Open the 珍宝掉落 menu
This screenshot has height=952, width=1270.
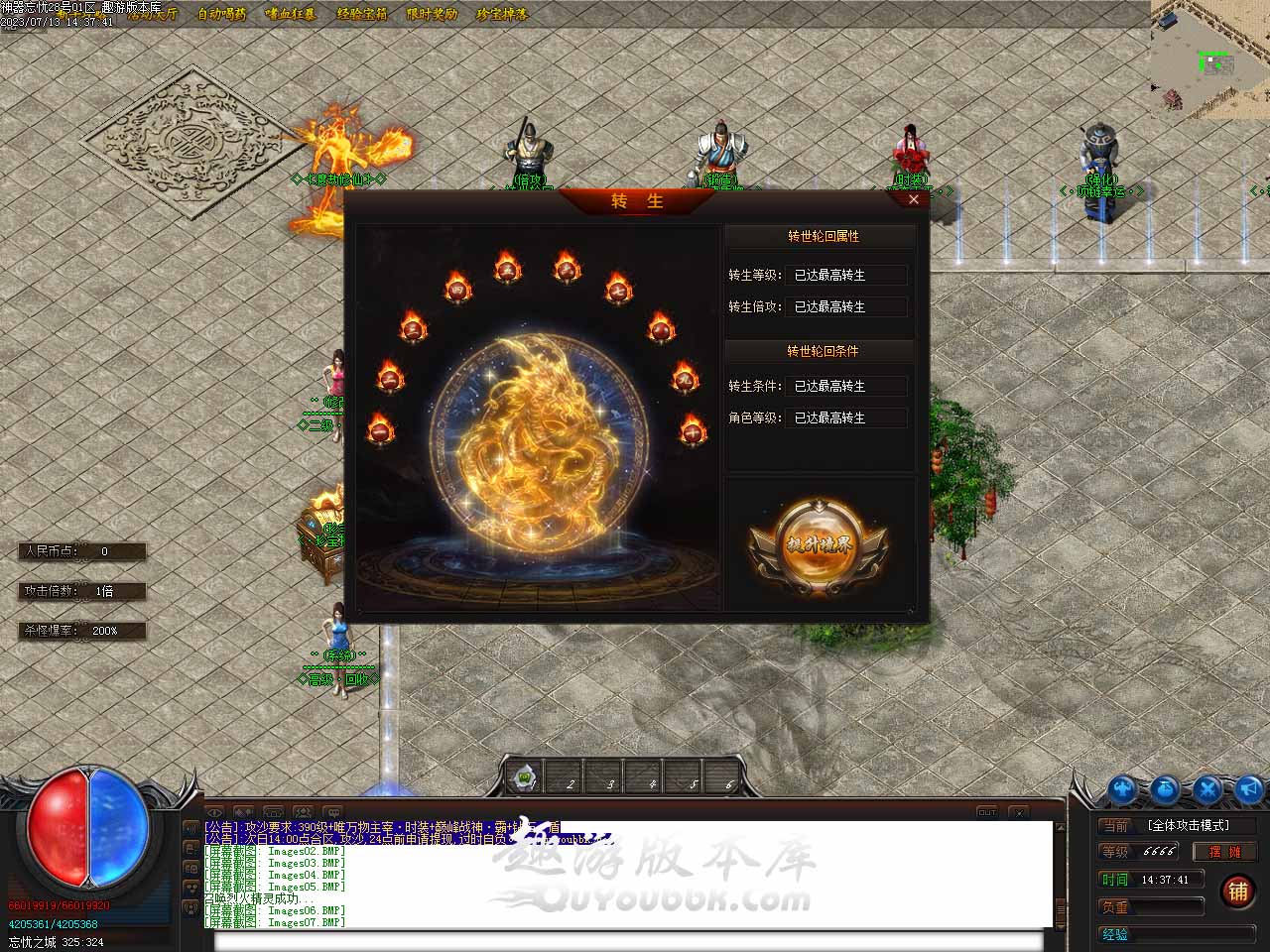502,14
